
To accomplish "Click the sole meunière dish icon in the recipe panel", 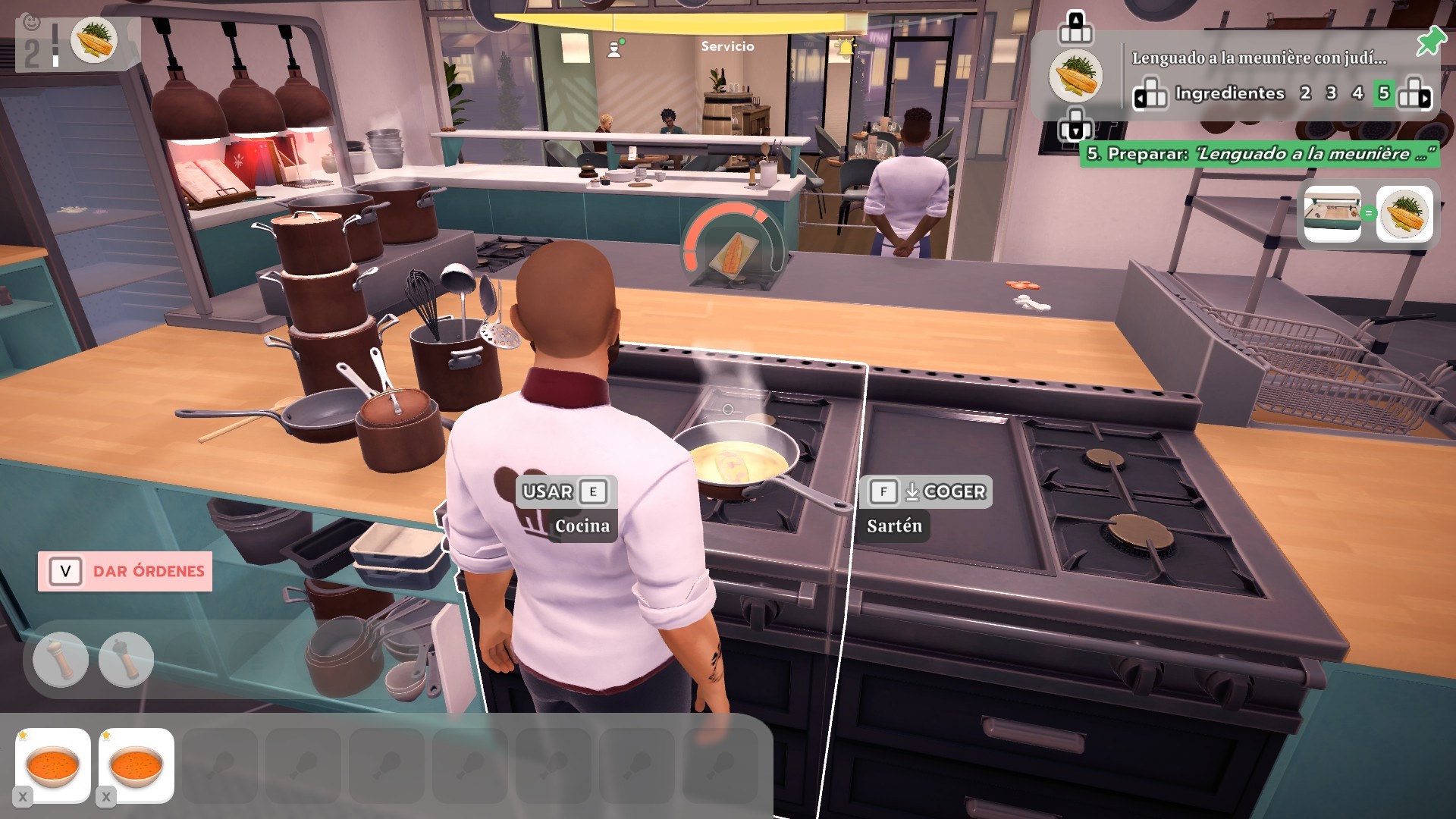I will coord(1075,77).
